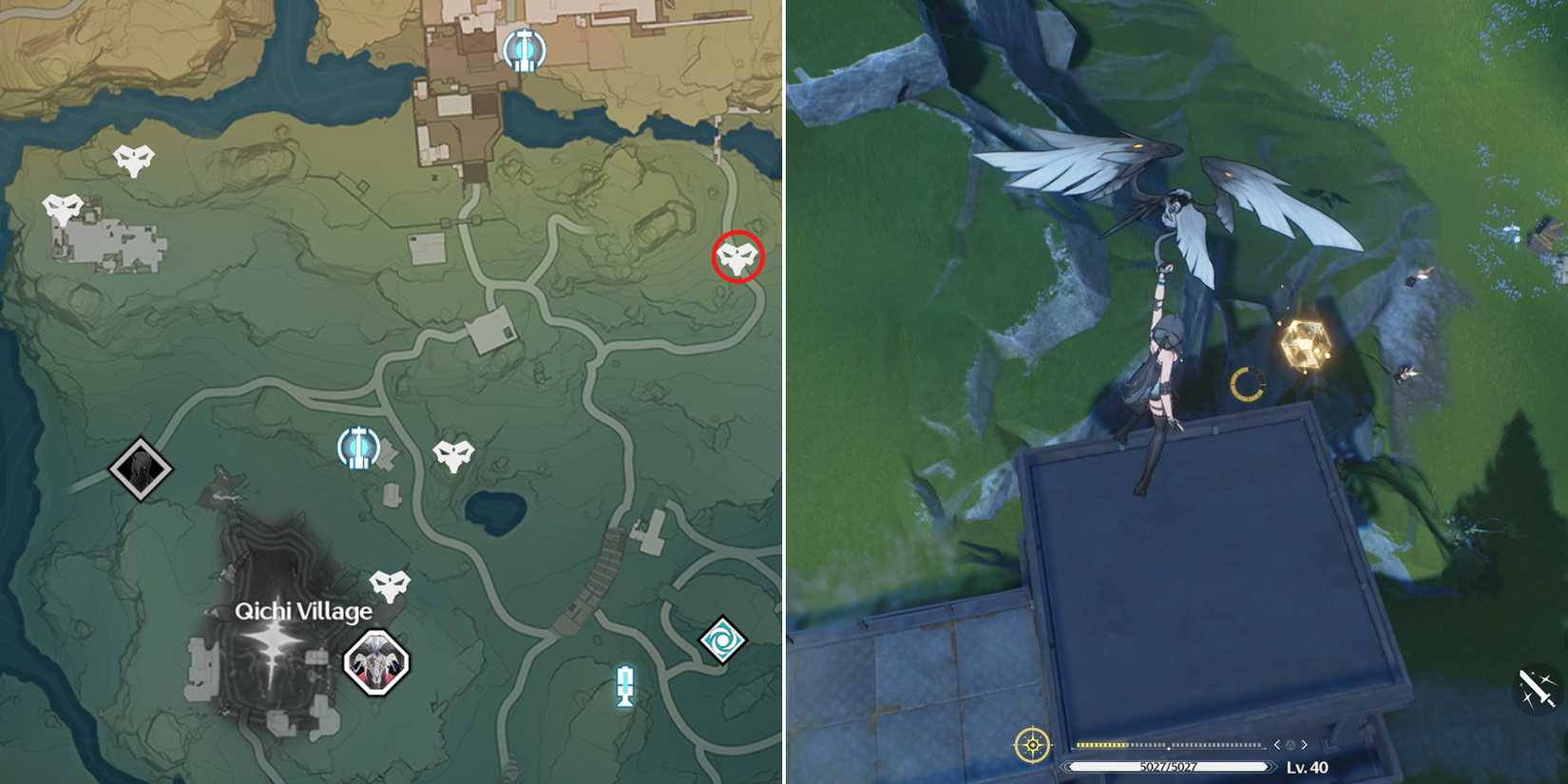Expand the character switch indicator above the HP bar

pyautogui.click(x=1290, y=747)
